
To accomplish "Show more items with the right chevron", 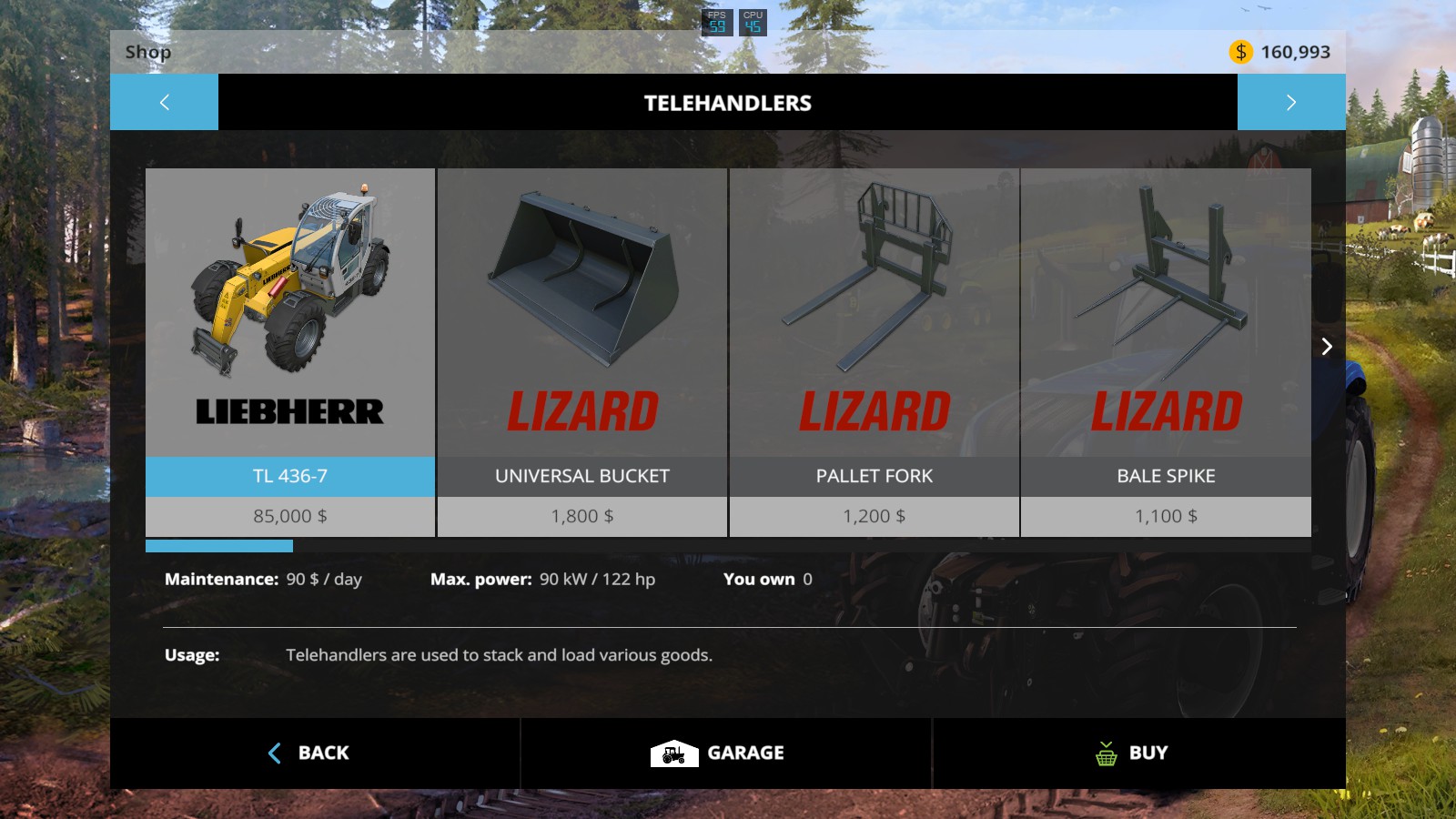I will pos(1327,346).
